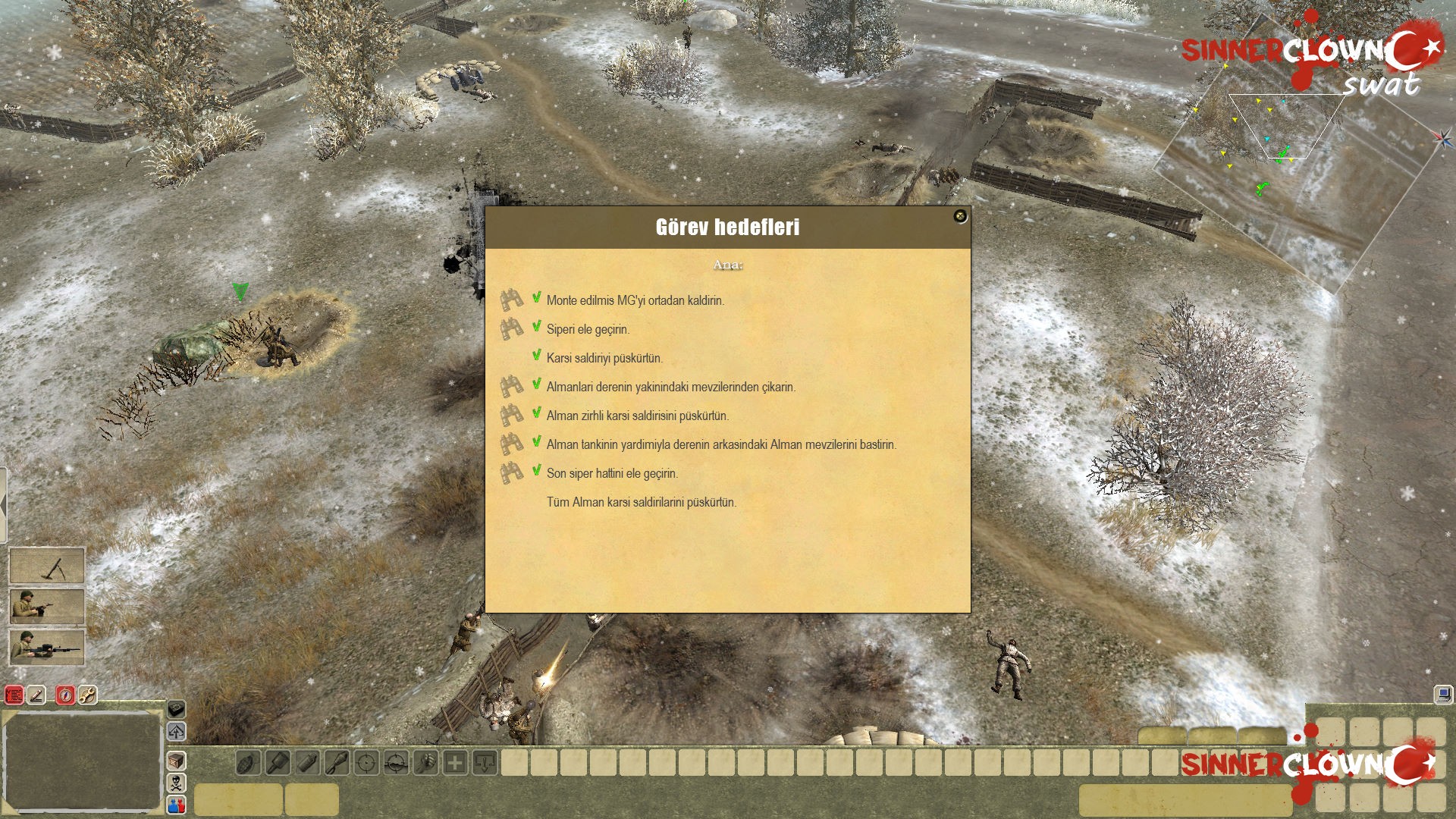
Task: Toggle the red compass icon
Action: pos(65,695)
